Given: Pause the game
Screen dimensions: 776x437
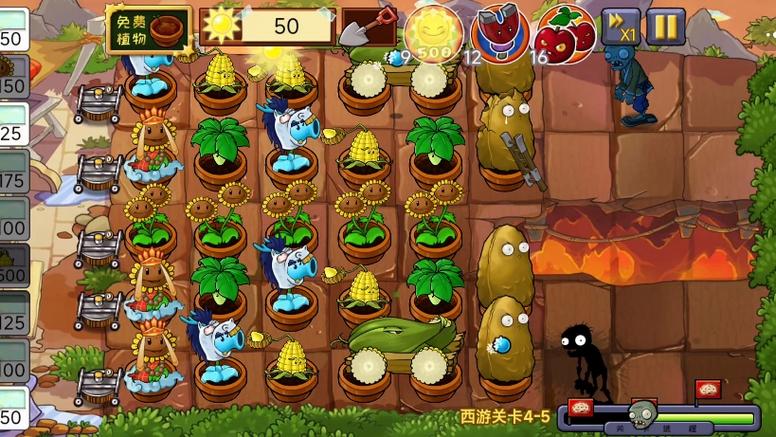Looking at the screenshot, I should 665,27.
